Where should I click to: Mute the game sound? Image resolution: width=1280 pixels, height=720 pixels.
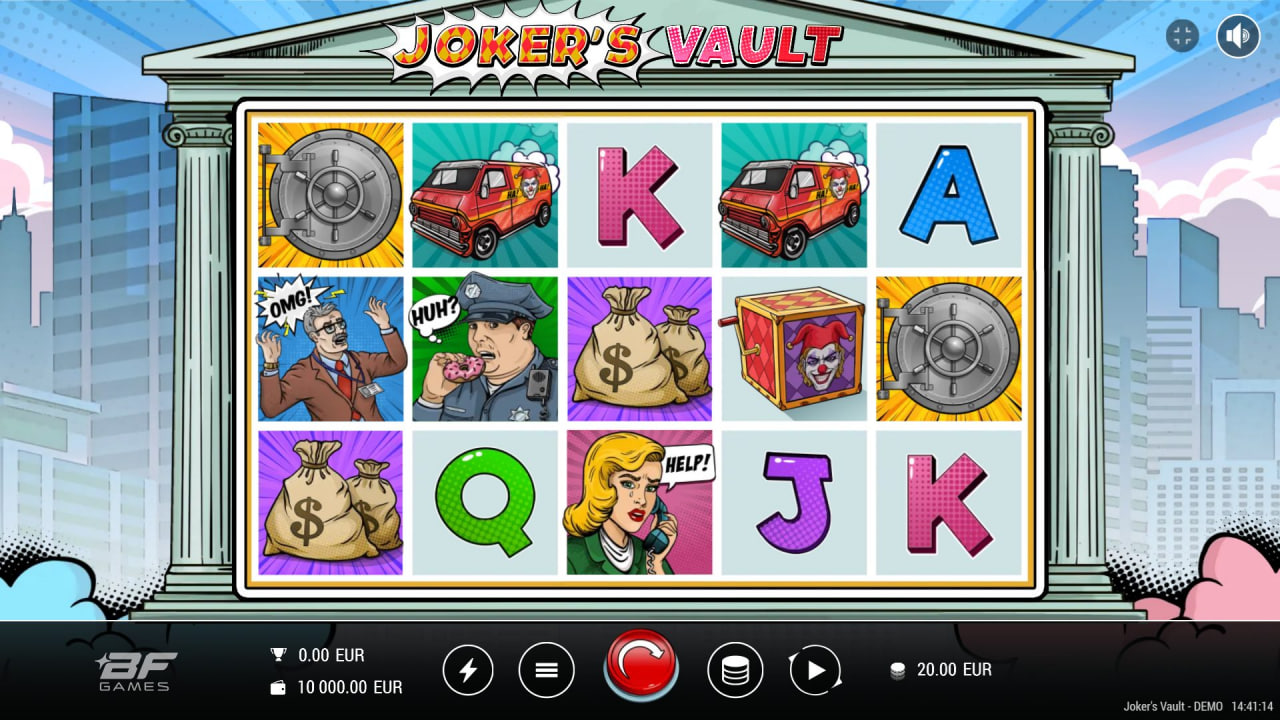click(1237, 36)
